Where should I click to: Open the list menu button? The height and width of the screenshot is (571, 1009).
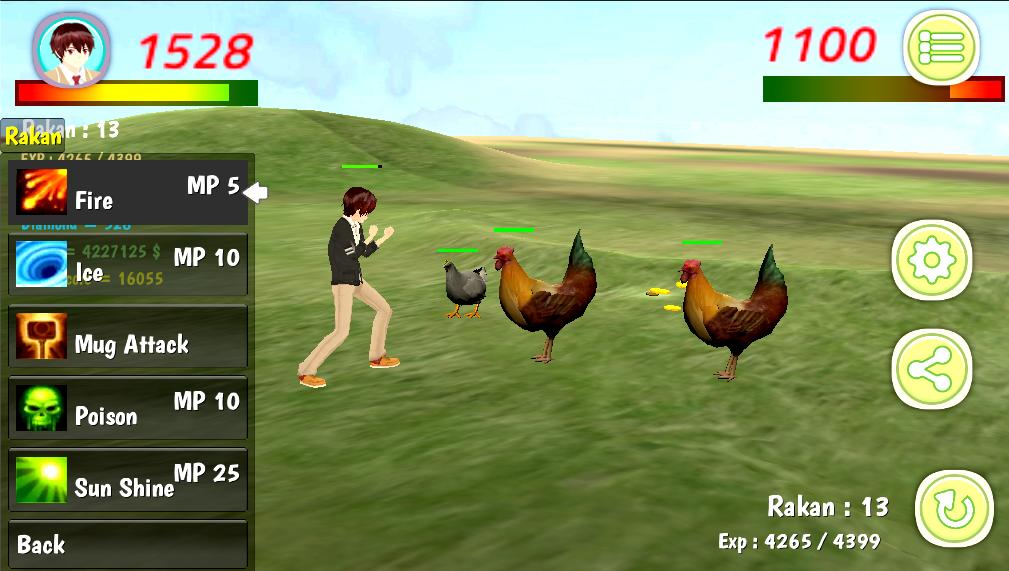(x=940, y=47)
